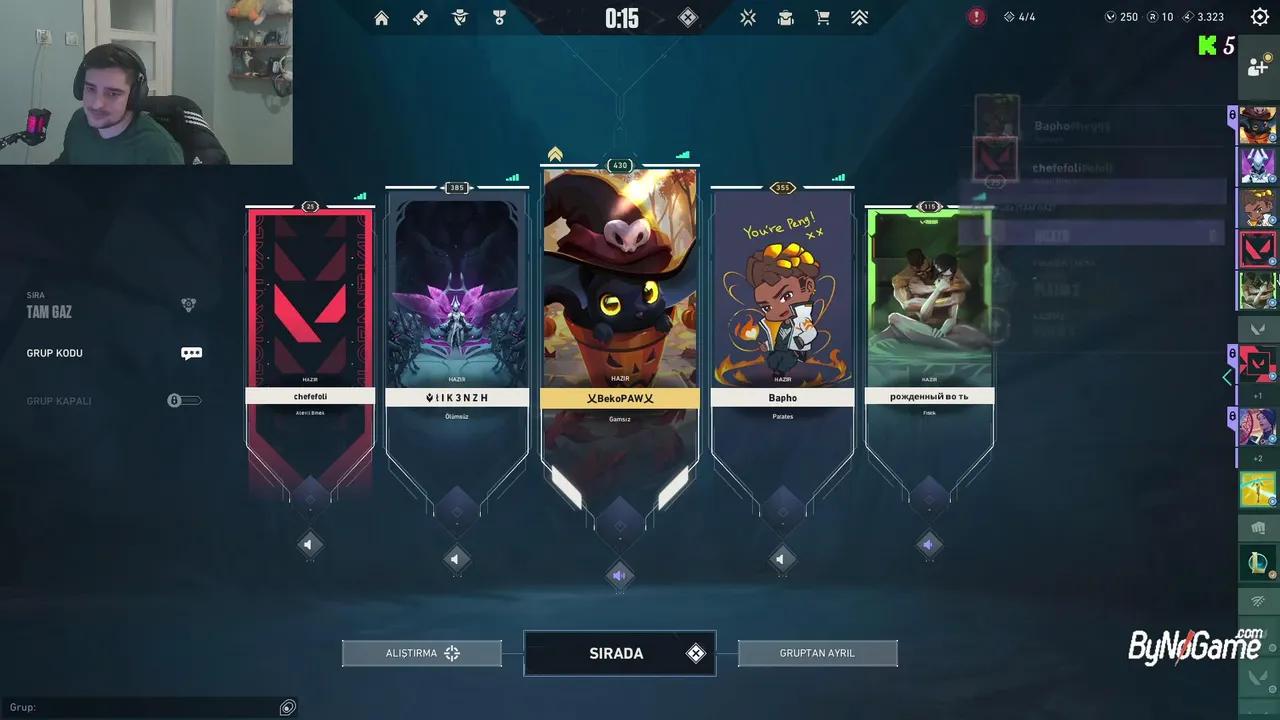Click GRUPTAN AYRIL to leave the group

coord(817,652)
